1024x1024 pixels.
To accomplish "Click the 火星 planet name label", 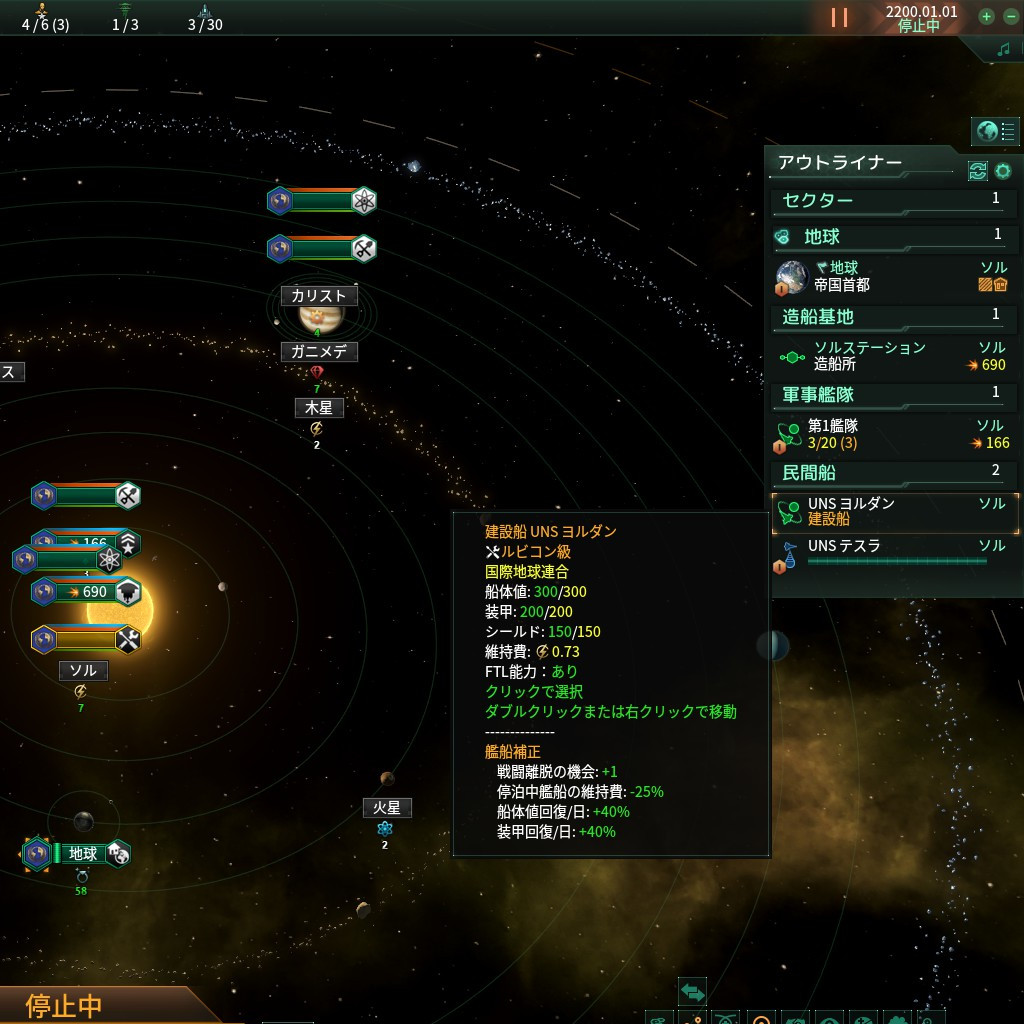I will point(387,808).
